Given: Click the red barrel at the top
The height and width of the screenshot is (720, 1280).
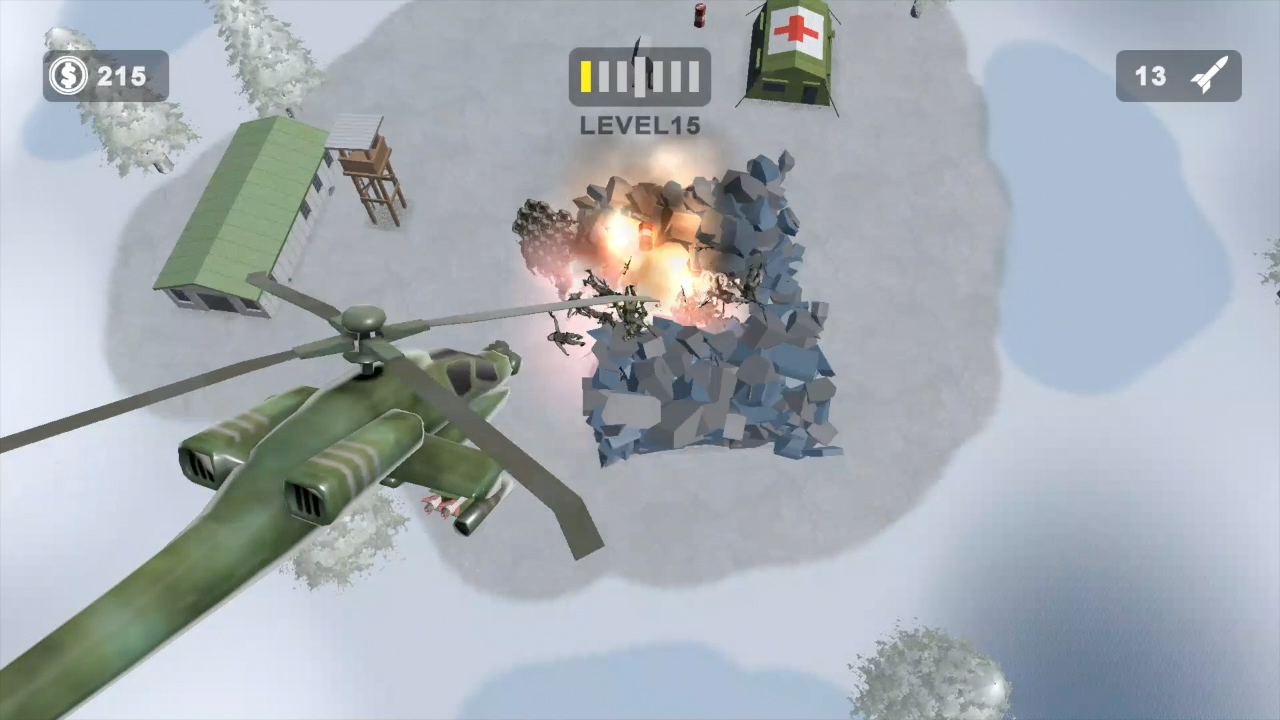Looking at the screenshot, I should click(698, 14).
